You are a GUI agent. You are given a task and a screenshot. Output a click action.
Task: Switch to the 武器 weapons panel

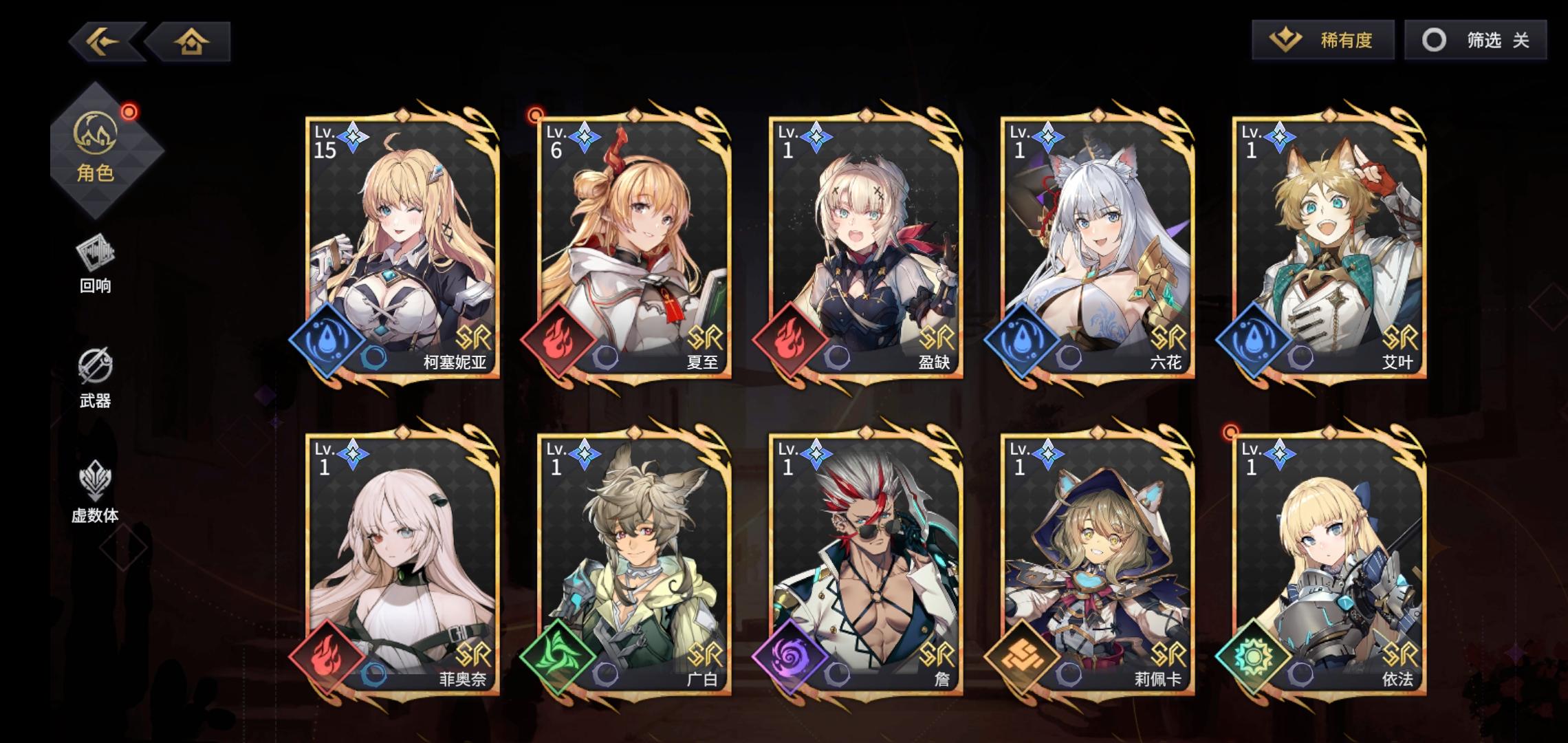(x=98, y=375)
